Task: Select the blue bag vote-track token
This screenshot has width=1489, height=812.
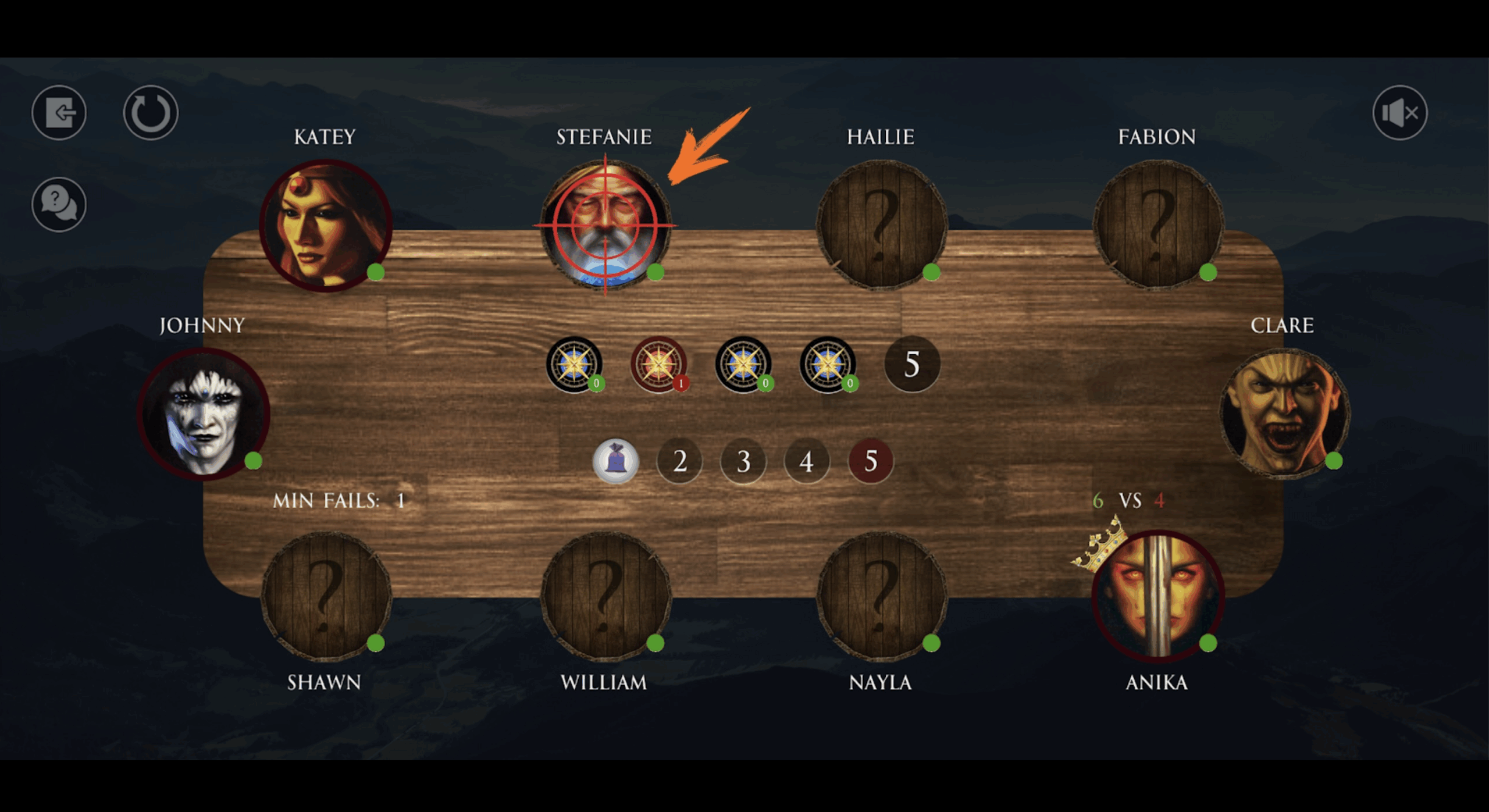Action: [615, 461]
